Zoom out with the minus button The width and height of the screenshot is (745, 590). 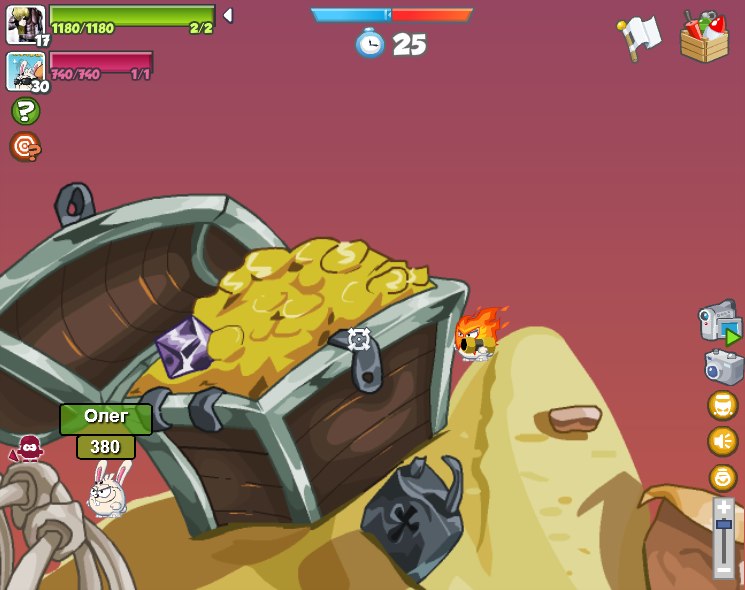(x=724, y=570)
